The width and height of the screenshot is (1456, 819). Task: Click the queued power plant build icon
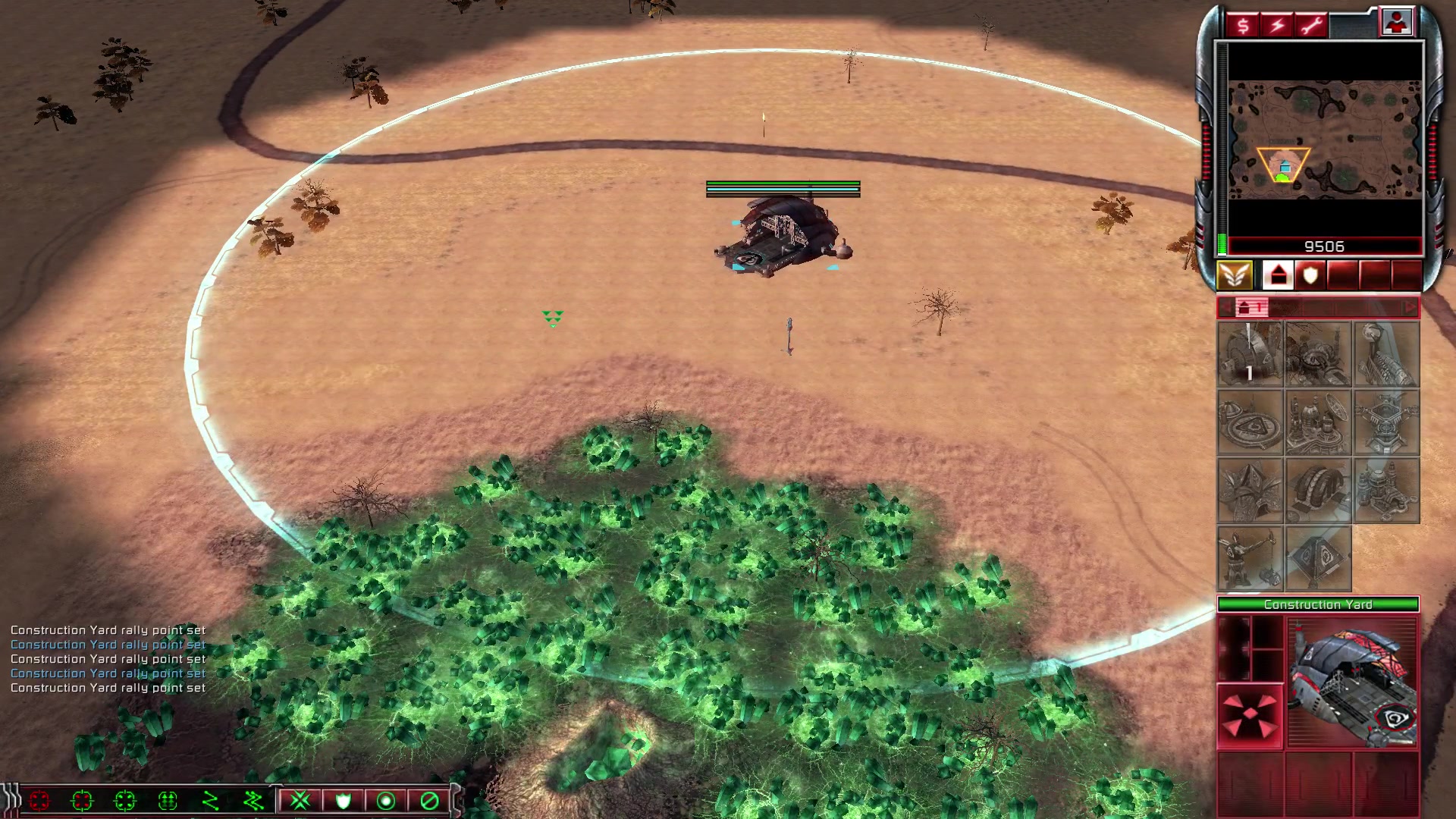click(1250, 354)
